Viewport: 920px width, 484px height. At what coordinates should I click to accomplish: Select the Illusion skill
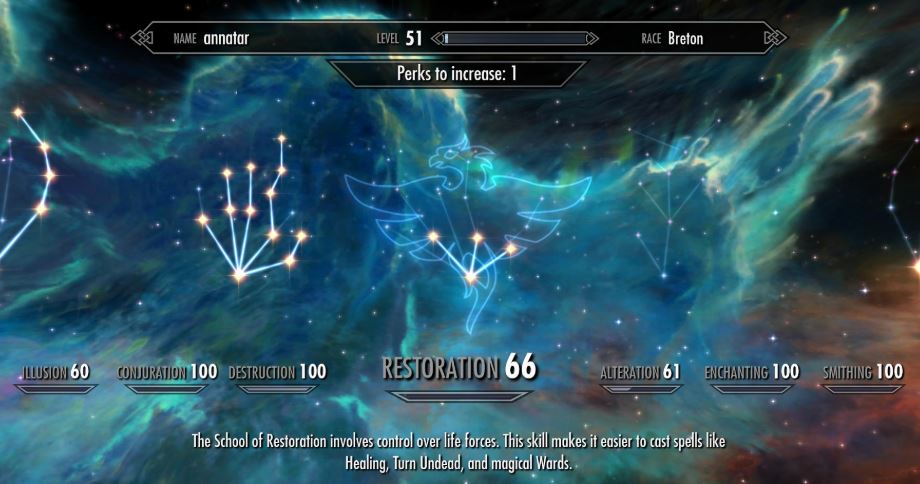pyautogui.click(x=56, y=373)
